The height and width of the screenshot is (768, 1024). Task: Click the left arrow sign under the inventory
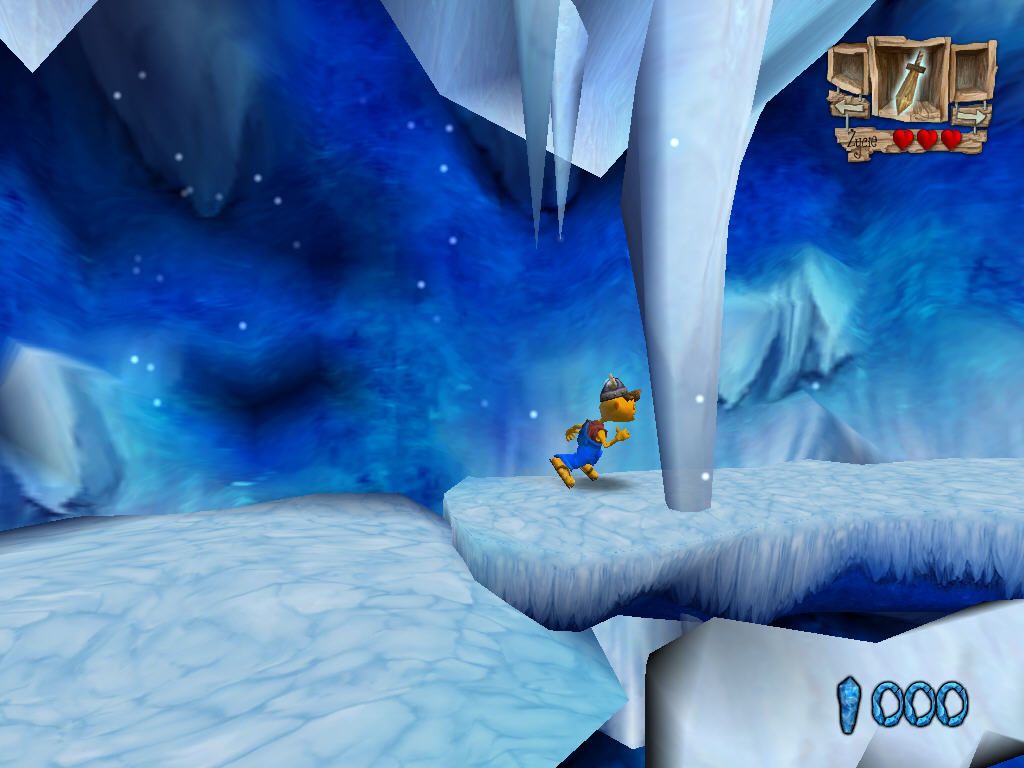coord(850,105)
